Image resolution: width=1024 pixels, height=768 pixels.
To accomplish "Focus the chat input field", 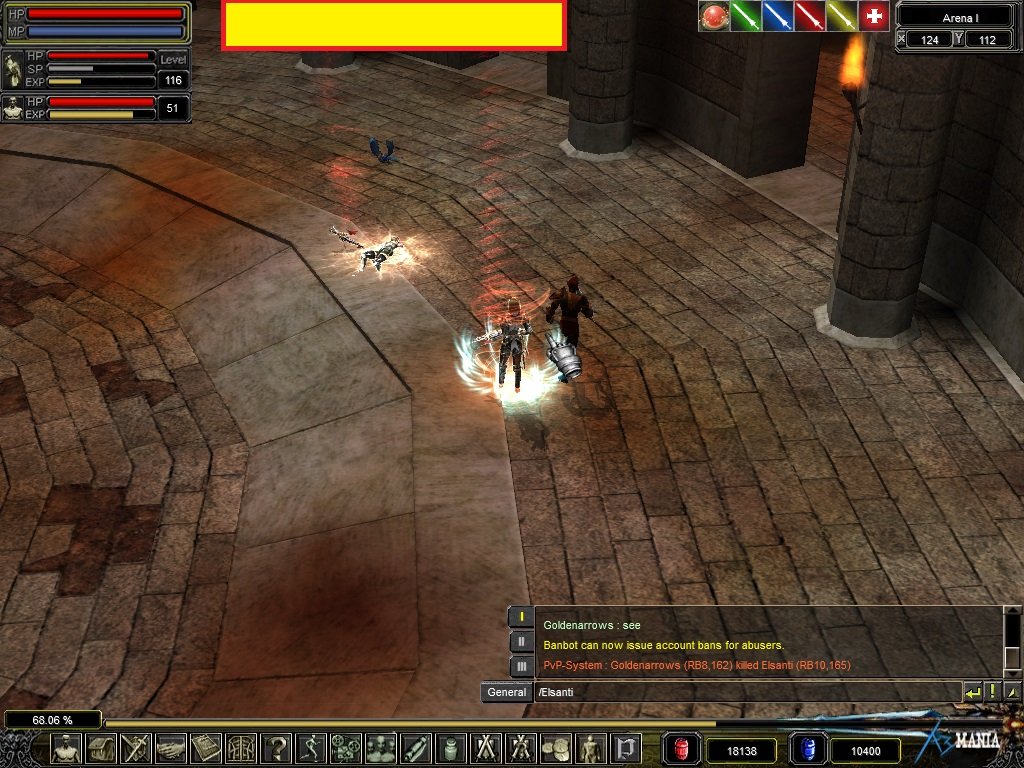I will point(745,692).
